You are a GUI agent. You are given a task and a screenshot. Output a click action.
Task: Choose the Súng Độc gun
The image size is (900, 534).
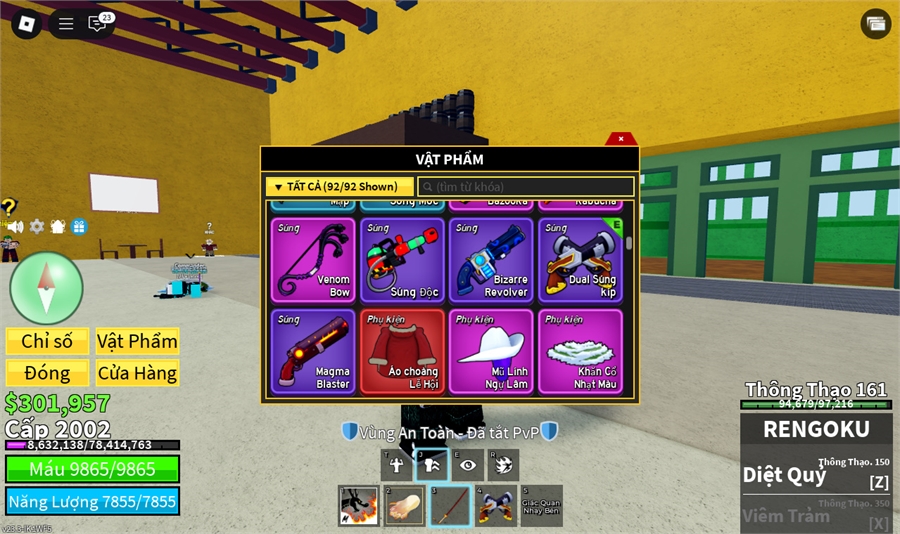402,260
